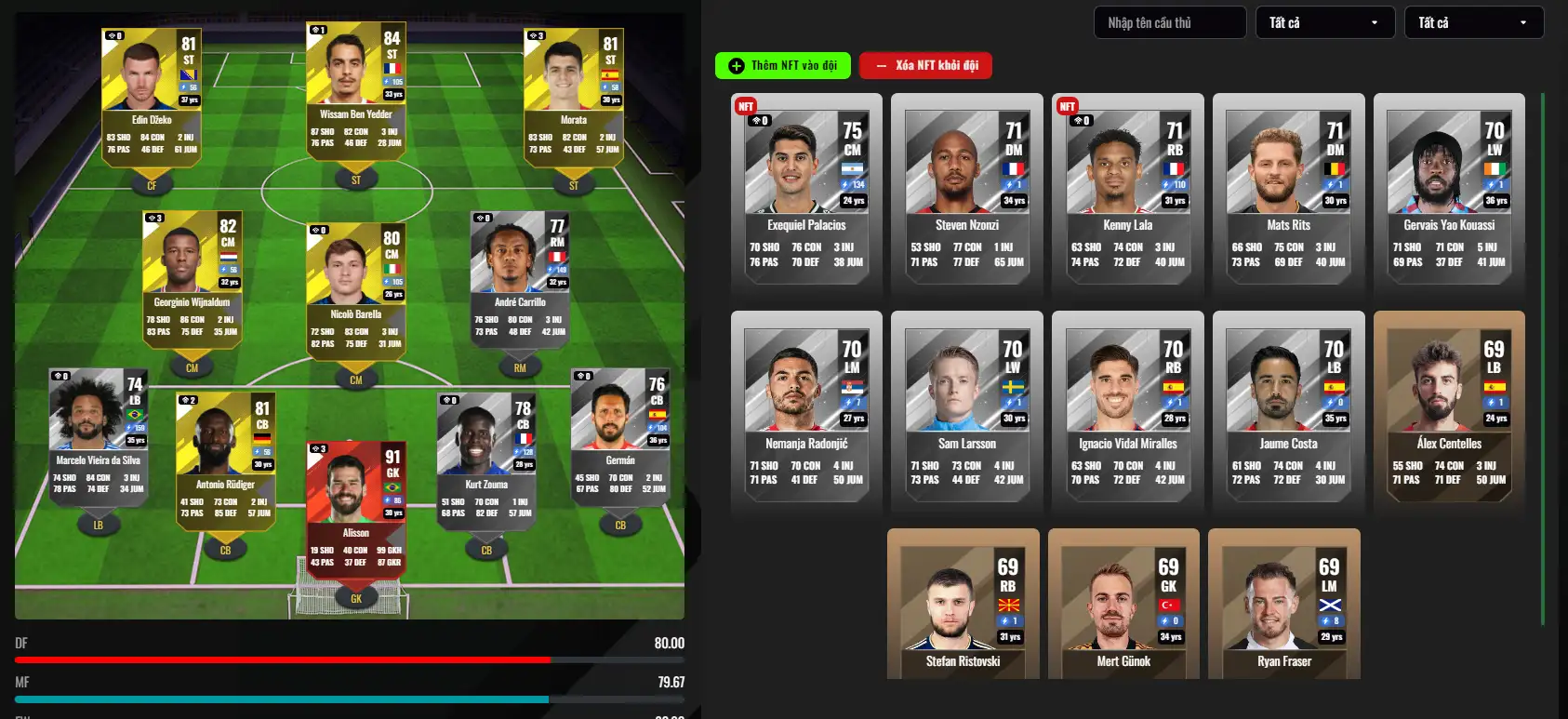The height and width of the screenshot is (719, 1568).
Task: Choose the Steven Nzonzi card
Action: pos(967,193)
